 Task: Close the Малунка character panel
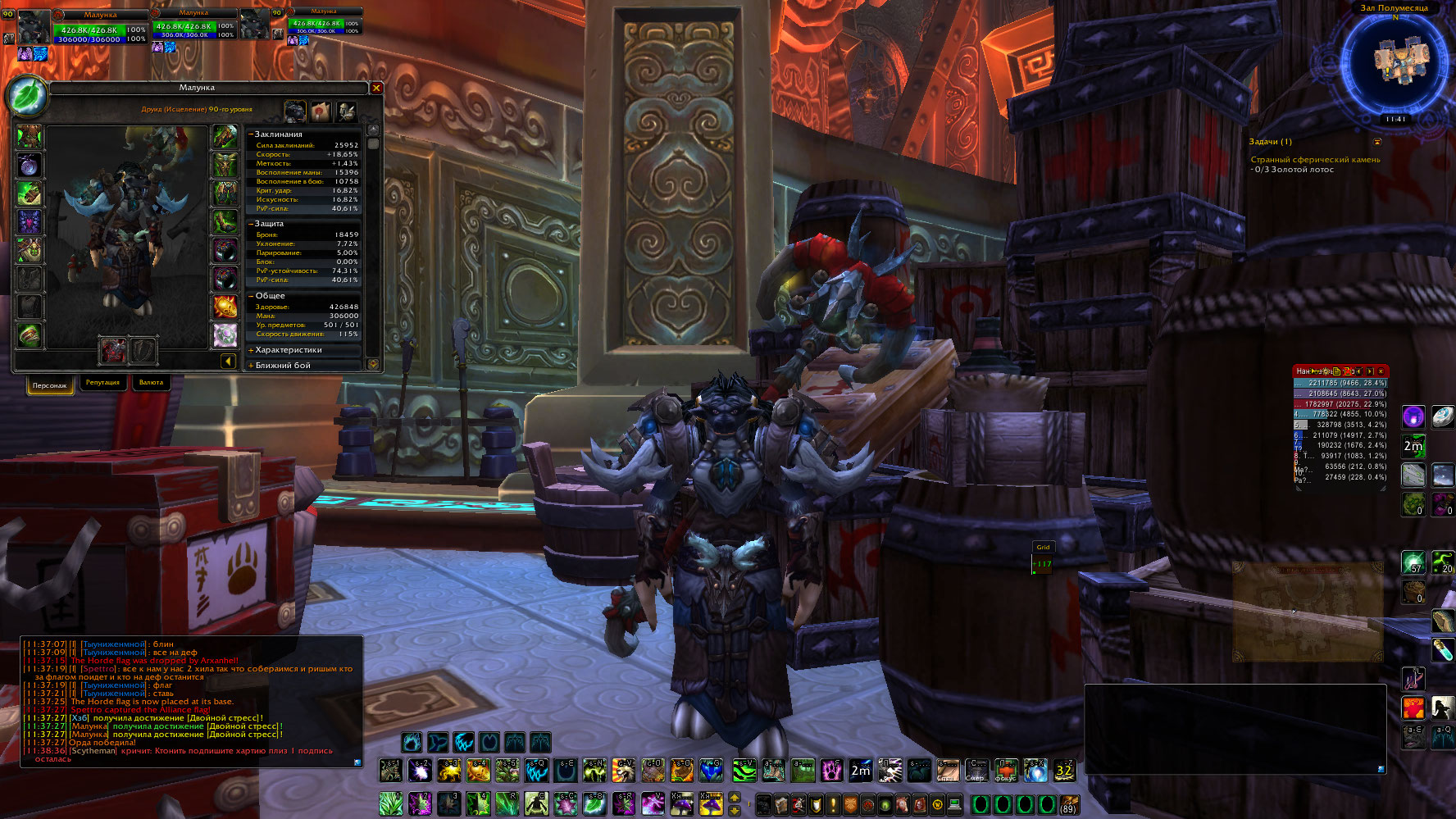(376, 88)
